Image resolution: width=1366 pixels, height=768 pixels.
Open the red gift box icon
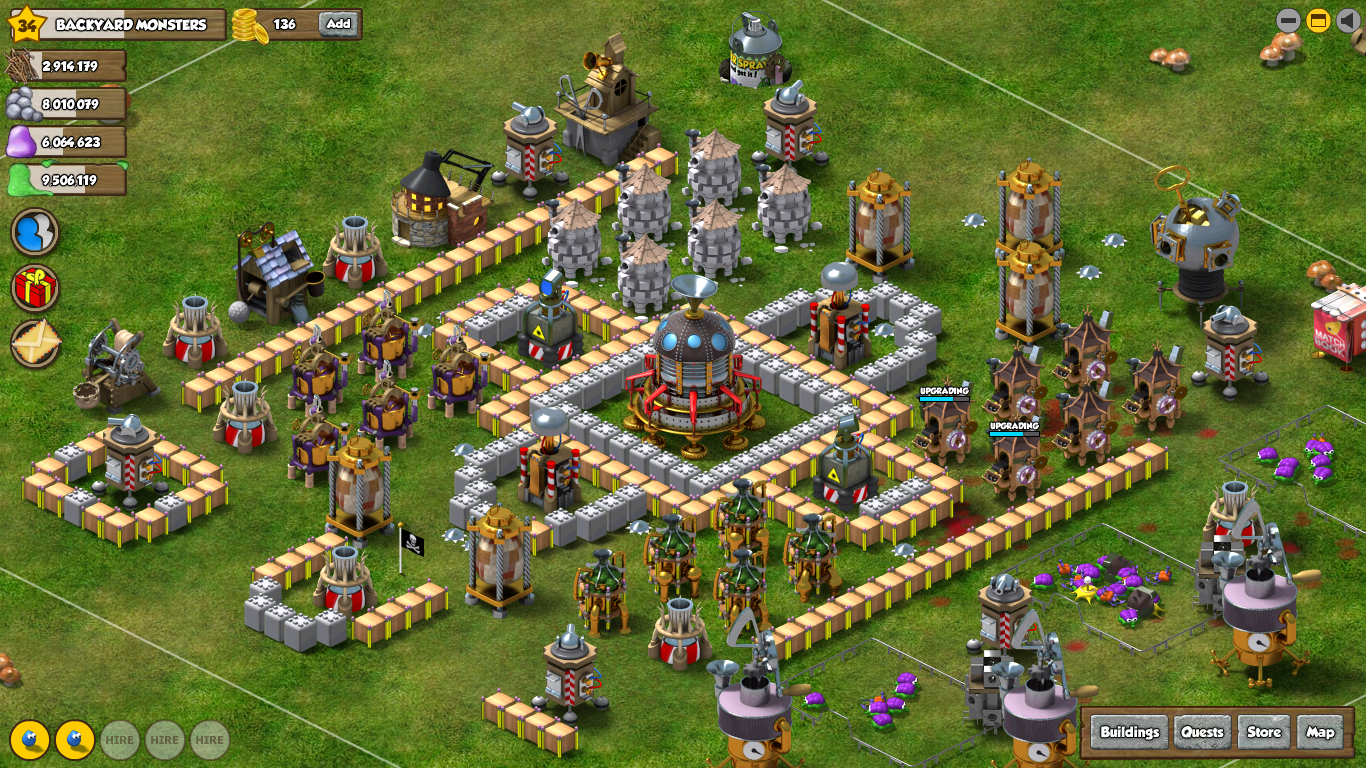pyautogui.click(x=35, y=288)
